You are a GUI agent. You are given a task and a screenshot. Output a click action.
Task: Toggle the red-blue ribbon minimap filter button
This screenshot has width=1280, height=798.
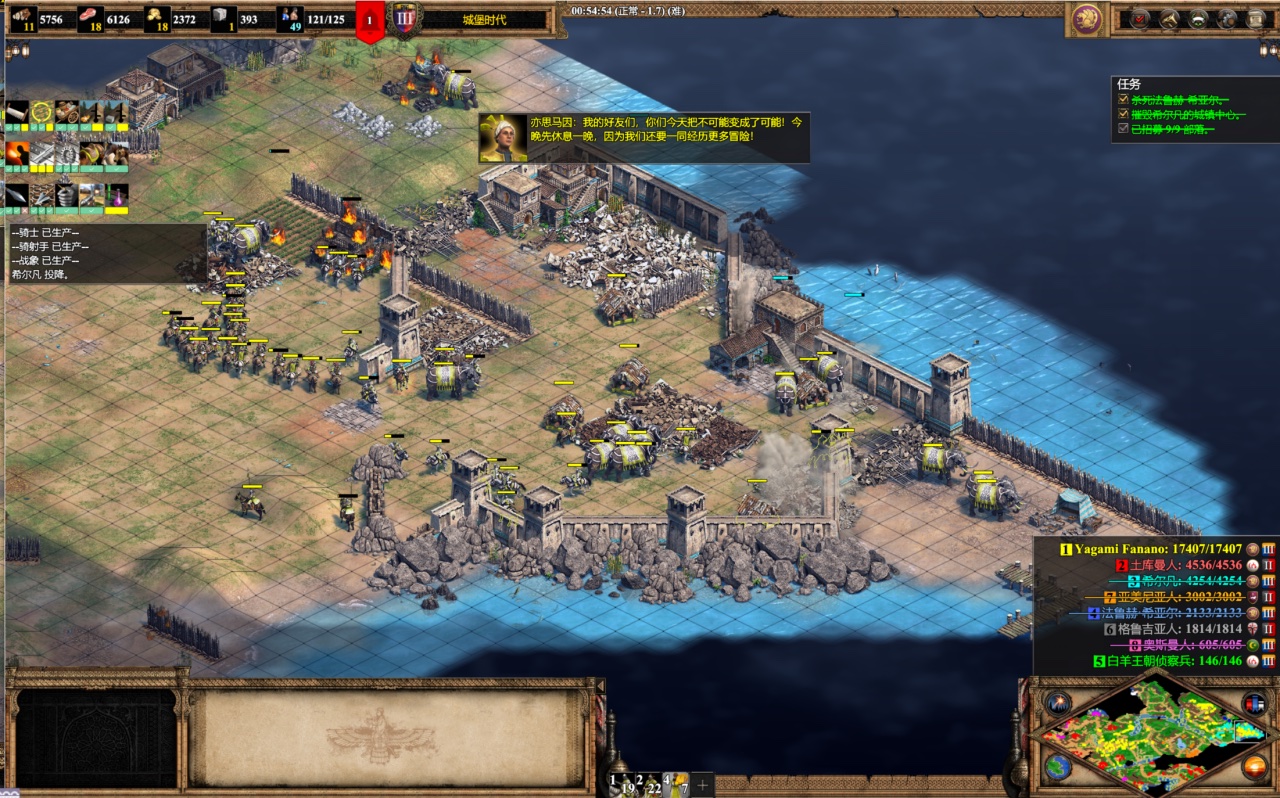coord(1254,703)
